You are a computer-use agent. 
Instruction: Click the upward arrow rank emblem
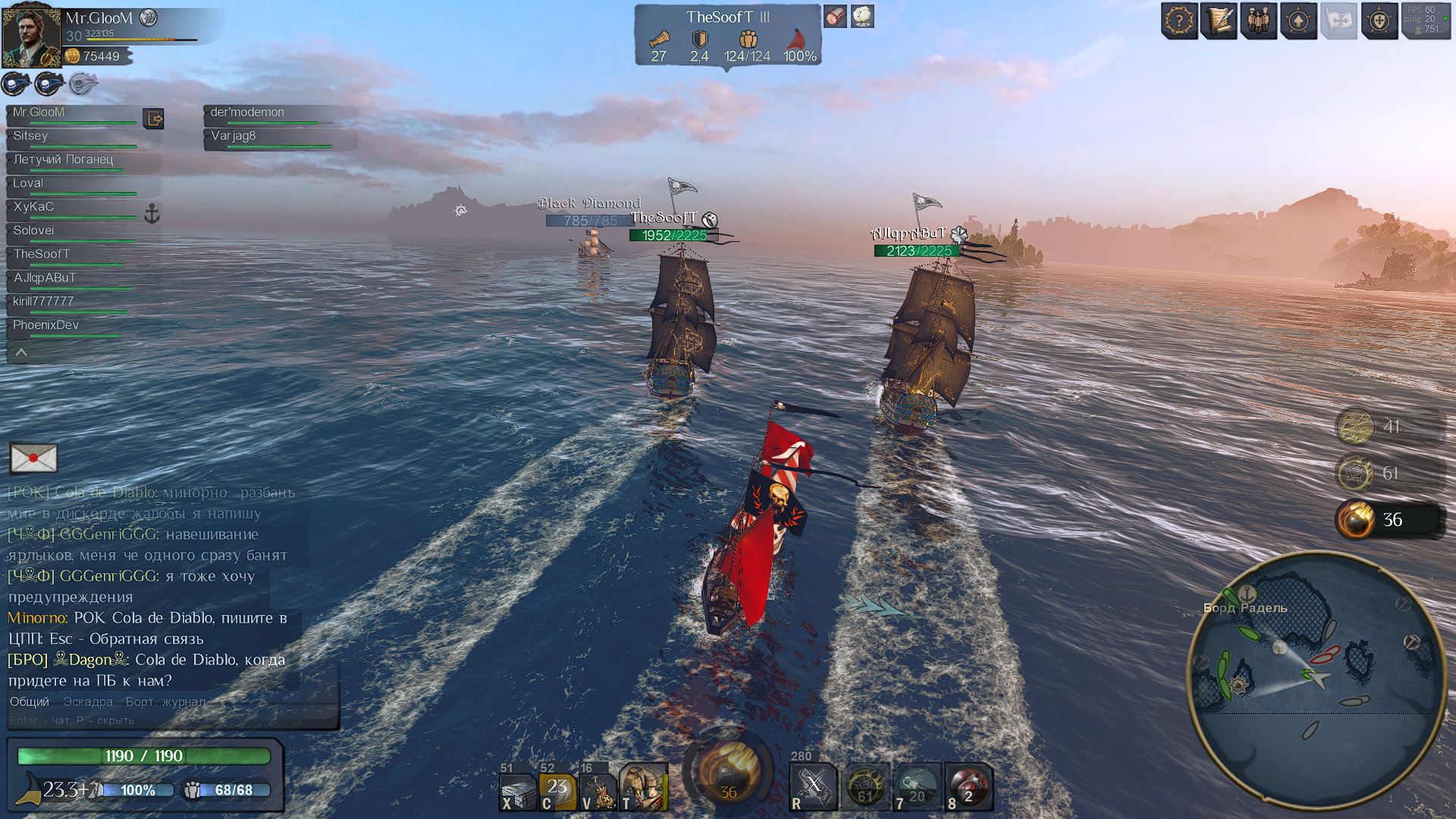[x=1298, y=21]
